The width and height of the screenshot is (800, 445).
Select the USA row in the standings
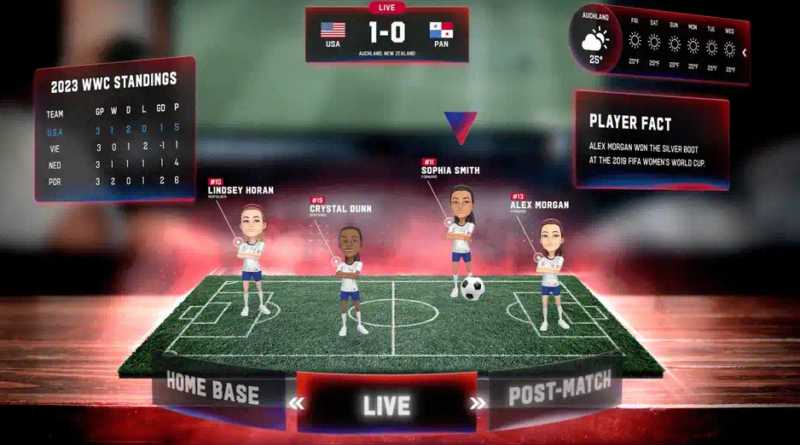pyautogui.click(x=112, y=129)
